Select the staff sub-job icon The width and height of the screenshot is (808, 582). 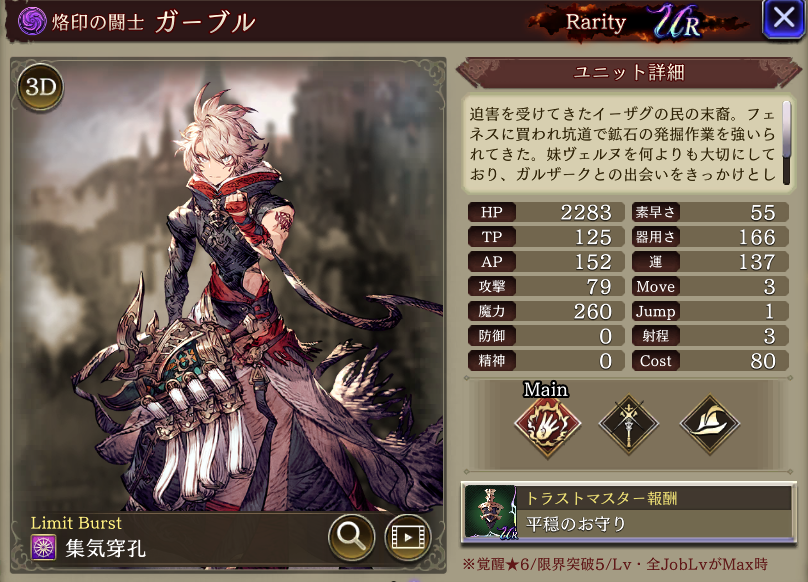pos(628,424)
